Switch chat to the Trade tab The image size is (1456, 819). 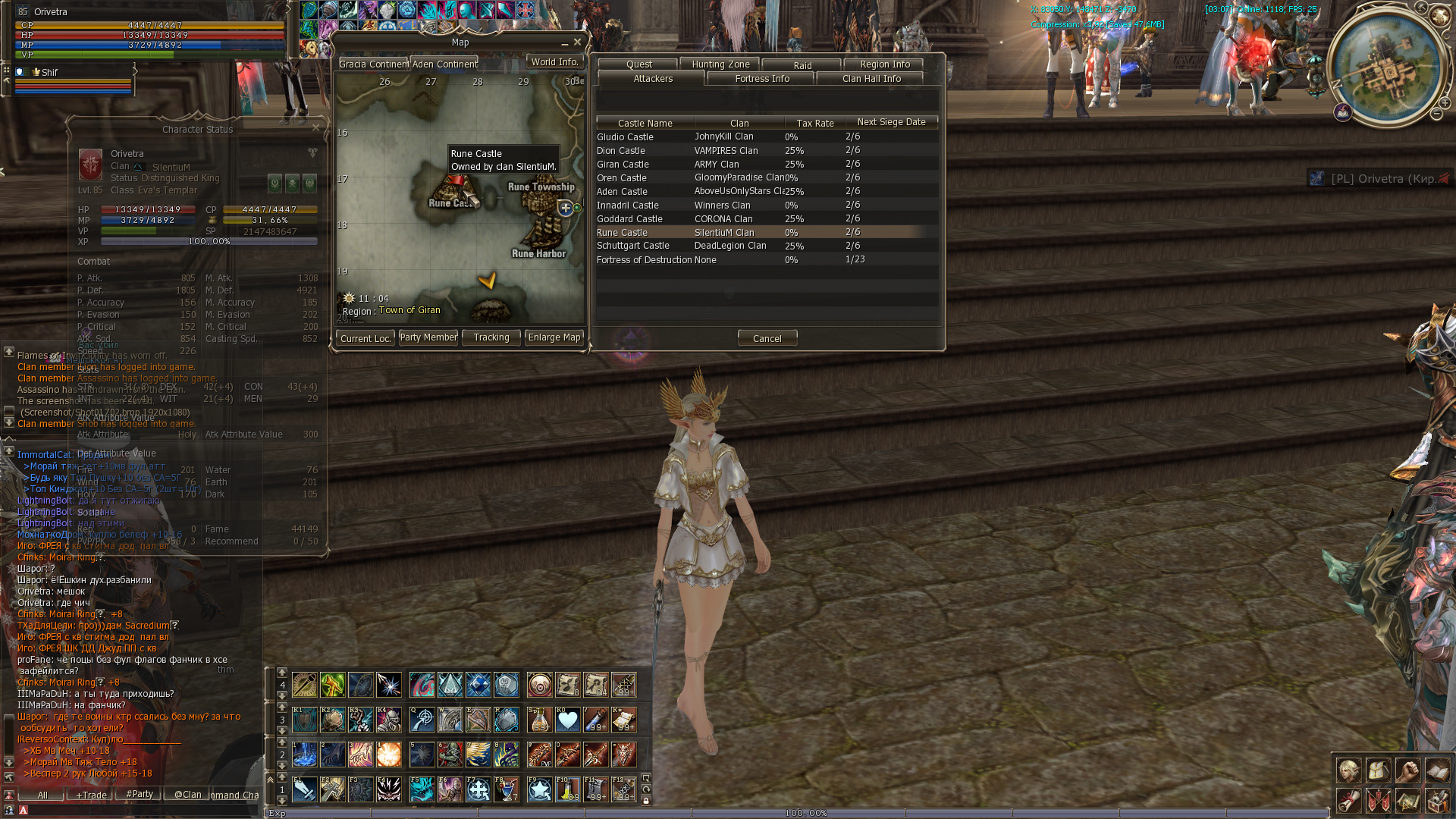tap(91, 795)
